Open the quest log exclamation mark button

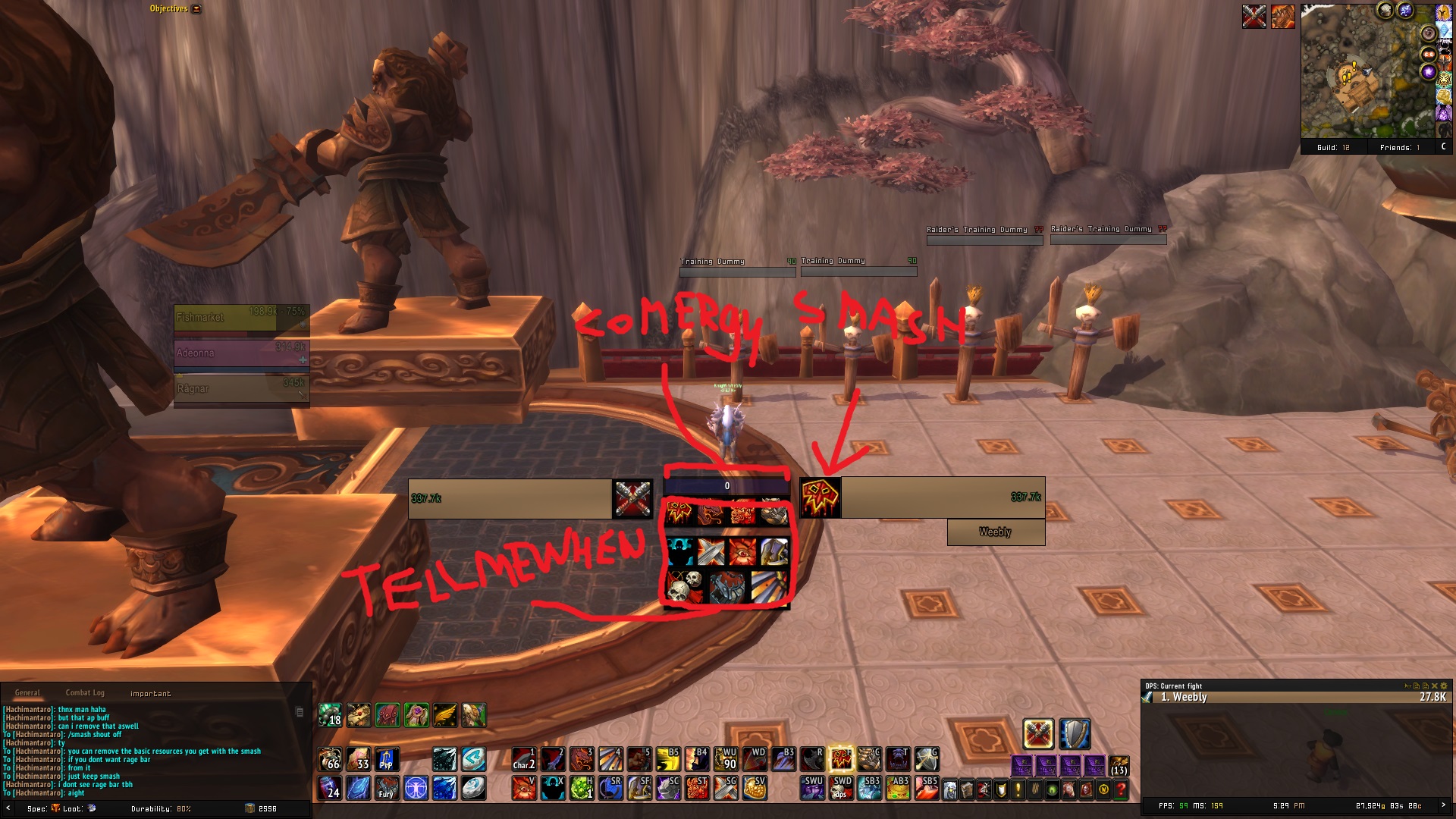point(1018,790)
